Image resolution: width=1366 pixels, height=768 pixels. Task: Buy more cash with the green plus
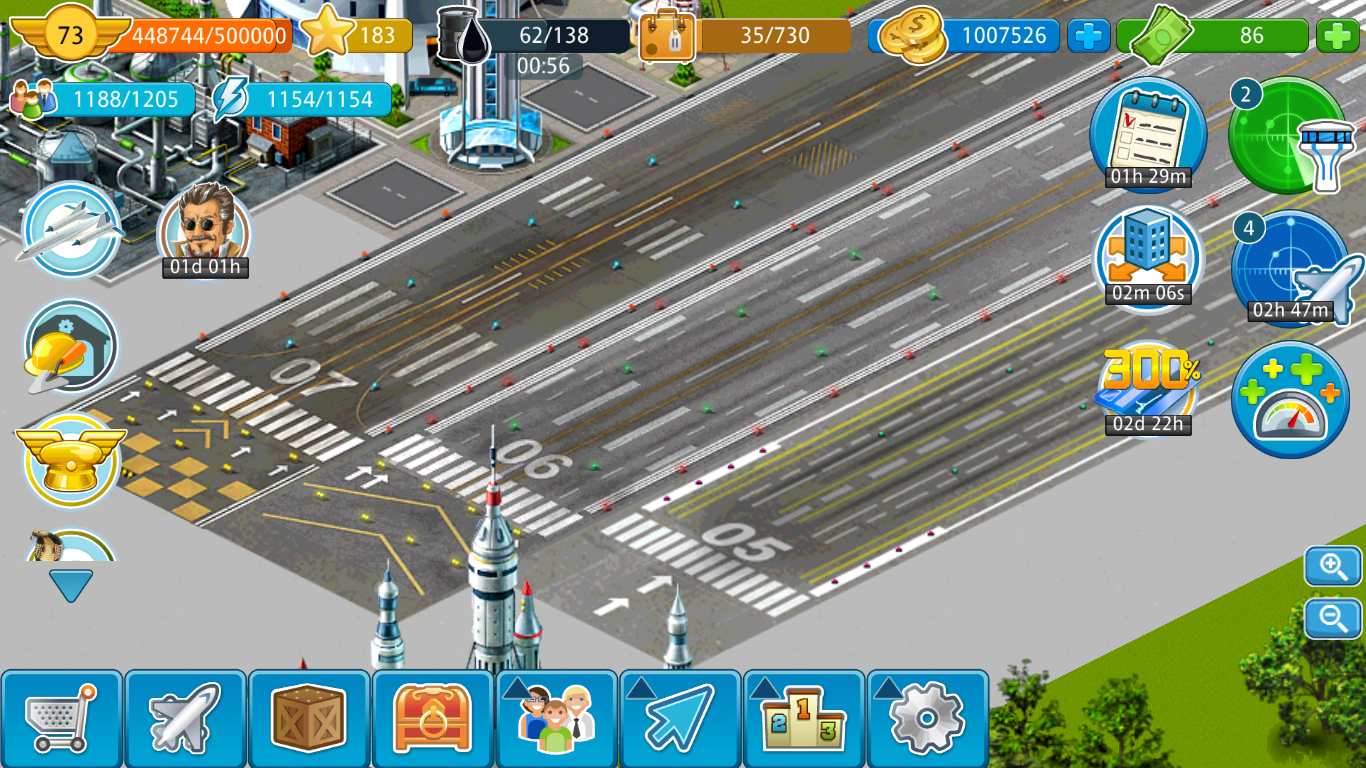pyautogui.click(x=1337, y=36)
